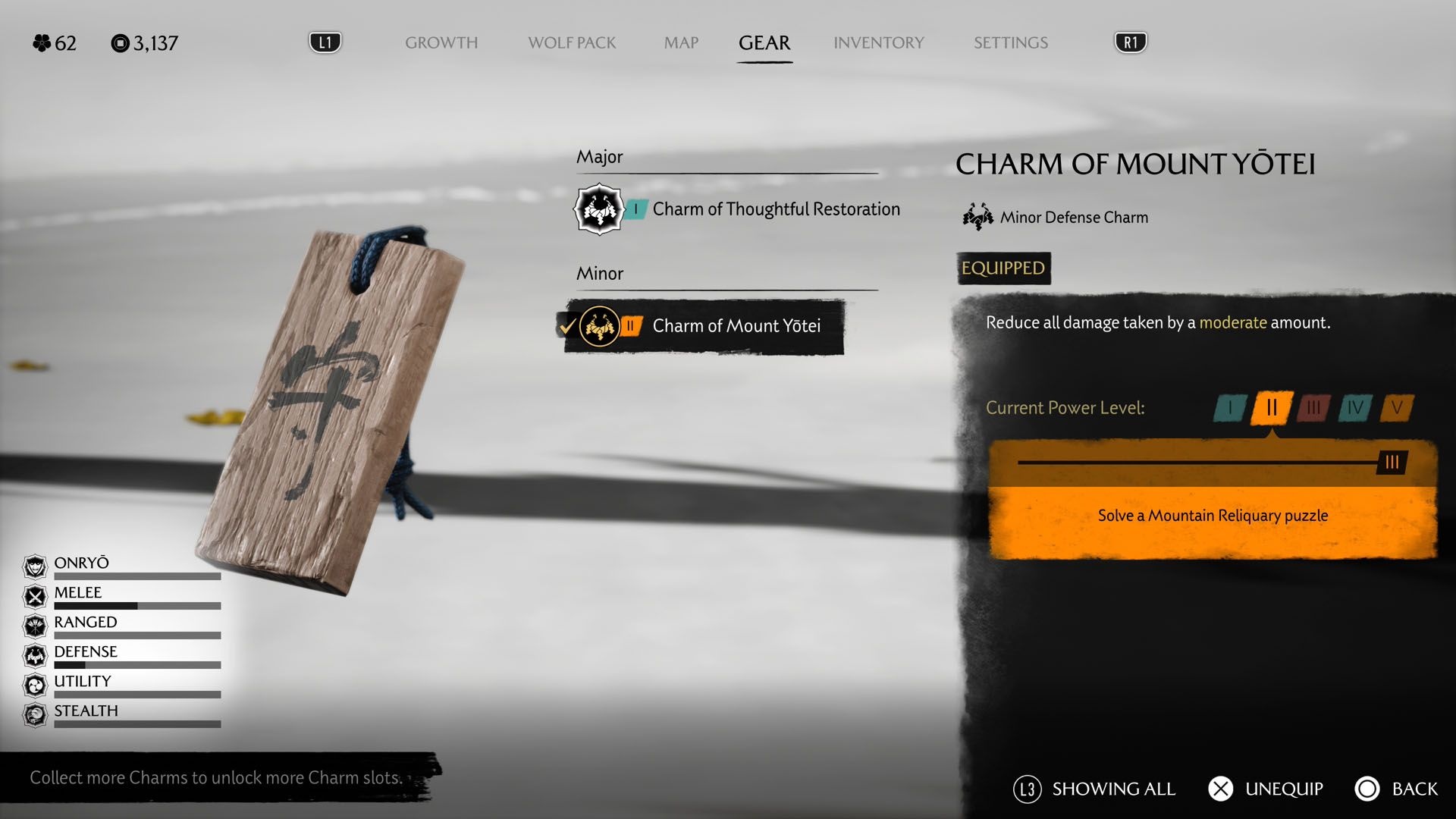1456x819 pixels.
Task: Click the Solve a Mountain Reliquary puzzle banner
Action: (1212, 516)
